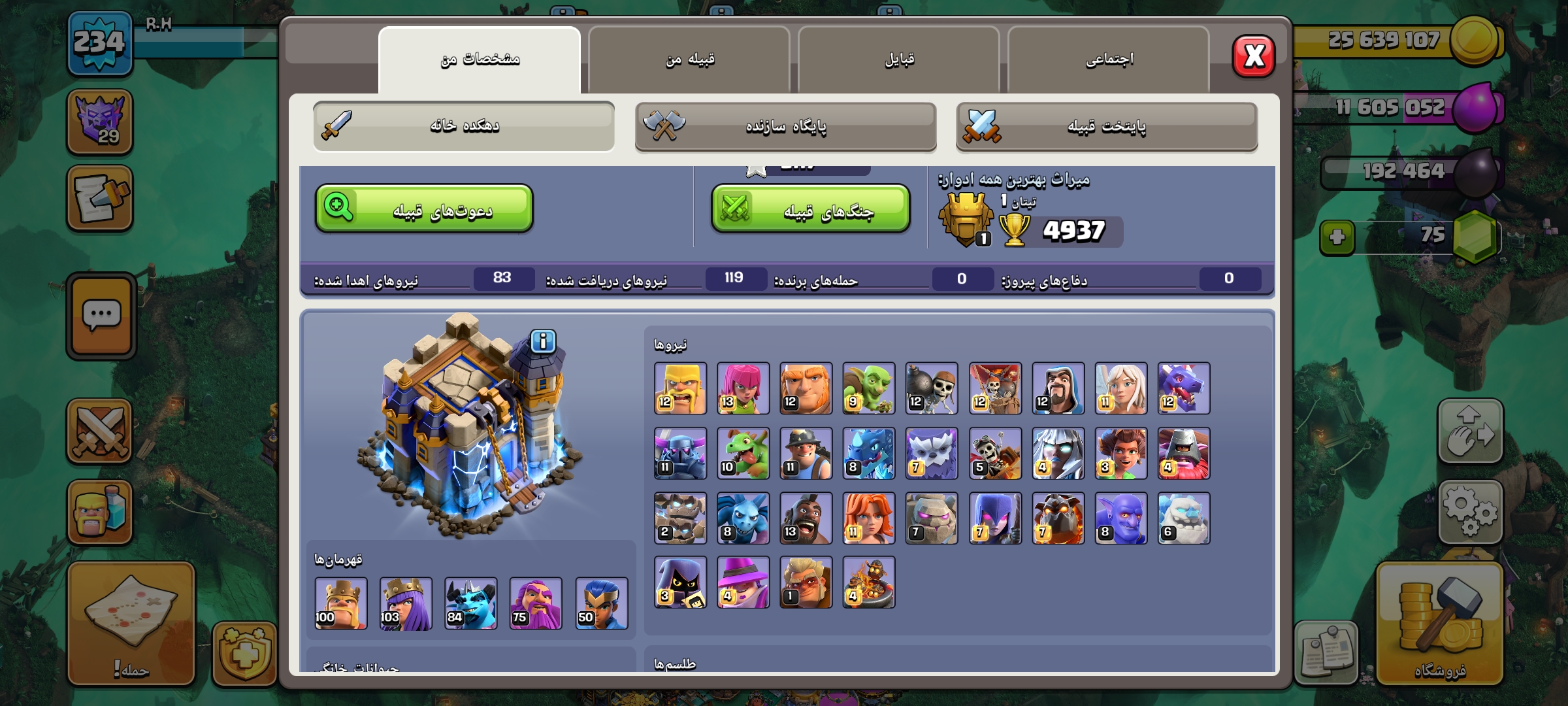1568x706 pixels.
Task: Open the gear settings button
Action: coord(1470,512)
